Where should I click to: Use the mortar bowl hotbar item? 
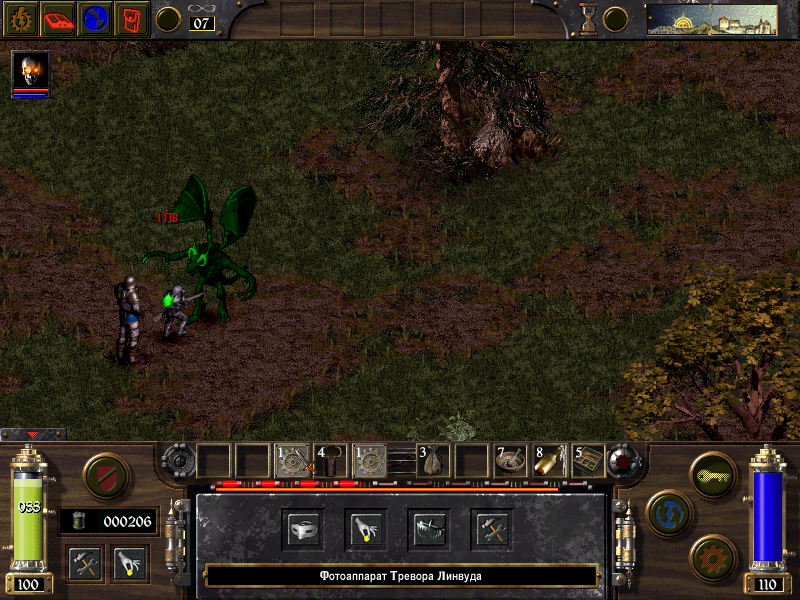pos(511,461)
